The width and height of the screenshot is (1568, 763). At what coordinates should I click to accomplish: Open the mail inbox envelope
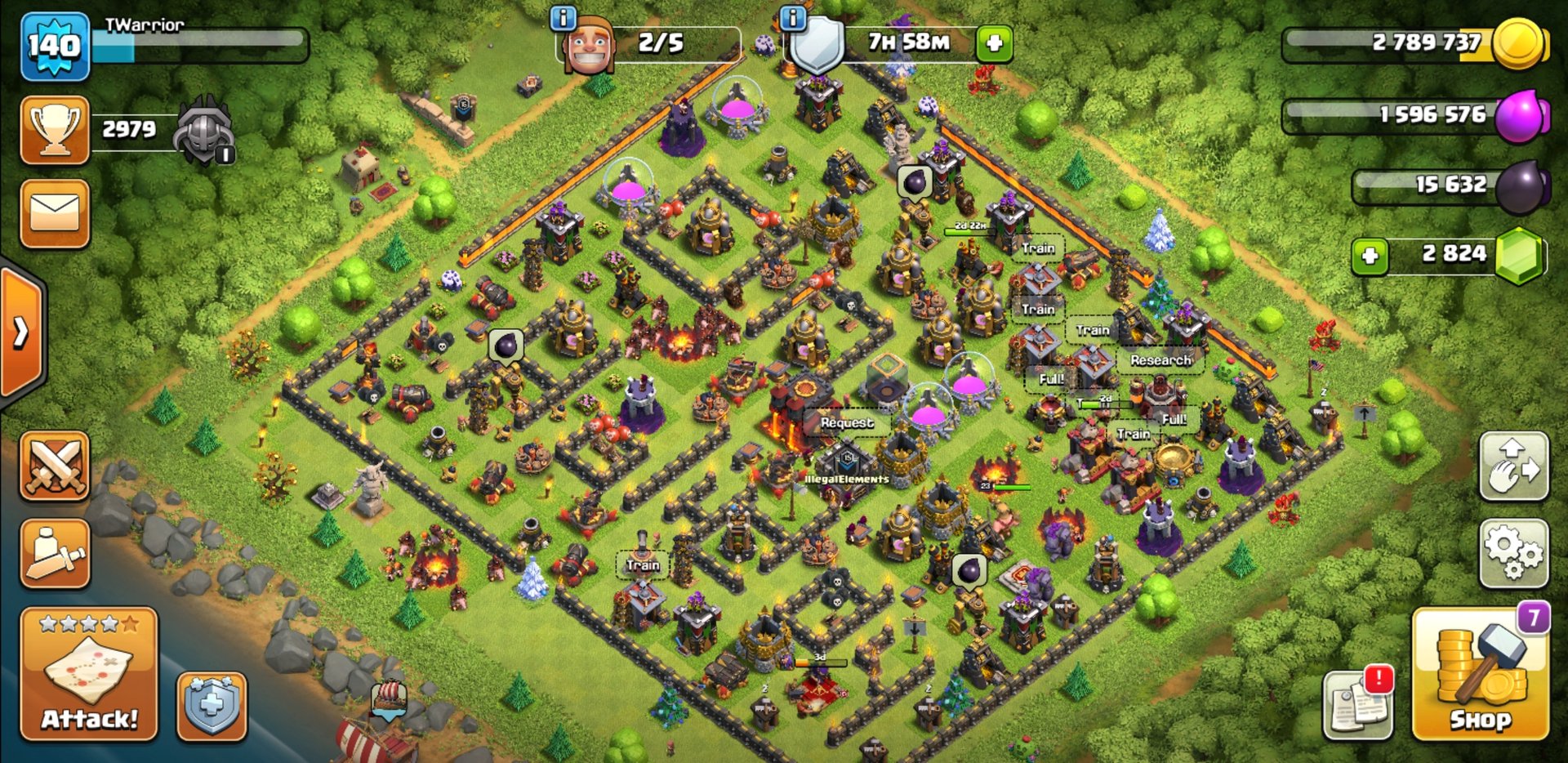click(x=55, y=213)
